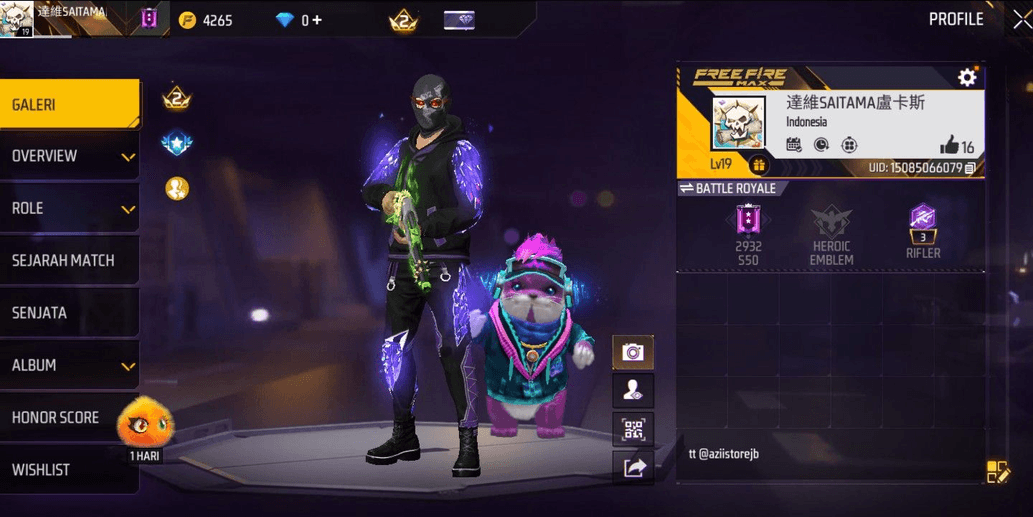Image resolution: width=1033 pixels, height=517 pixels.
Task: Add diamonds with the plus button
Action: pos(317,20)
